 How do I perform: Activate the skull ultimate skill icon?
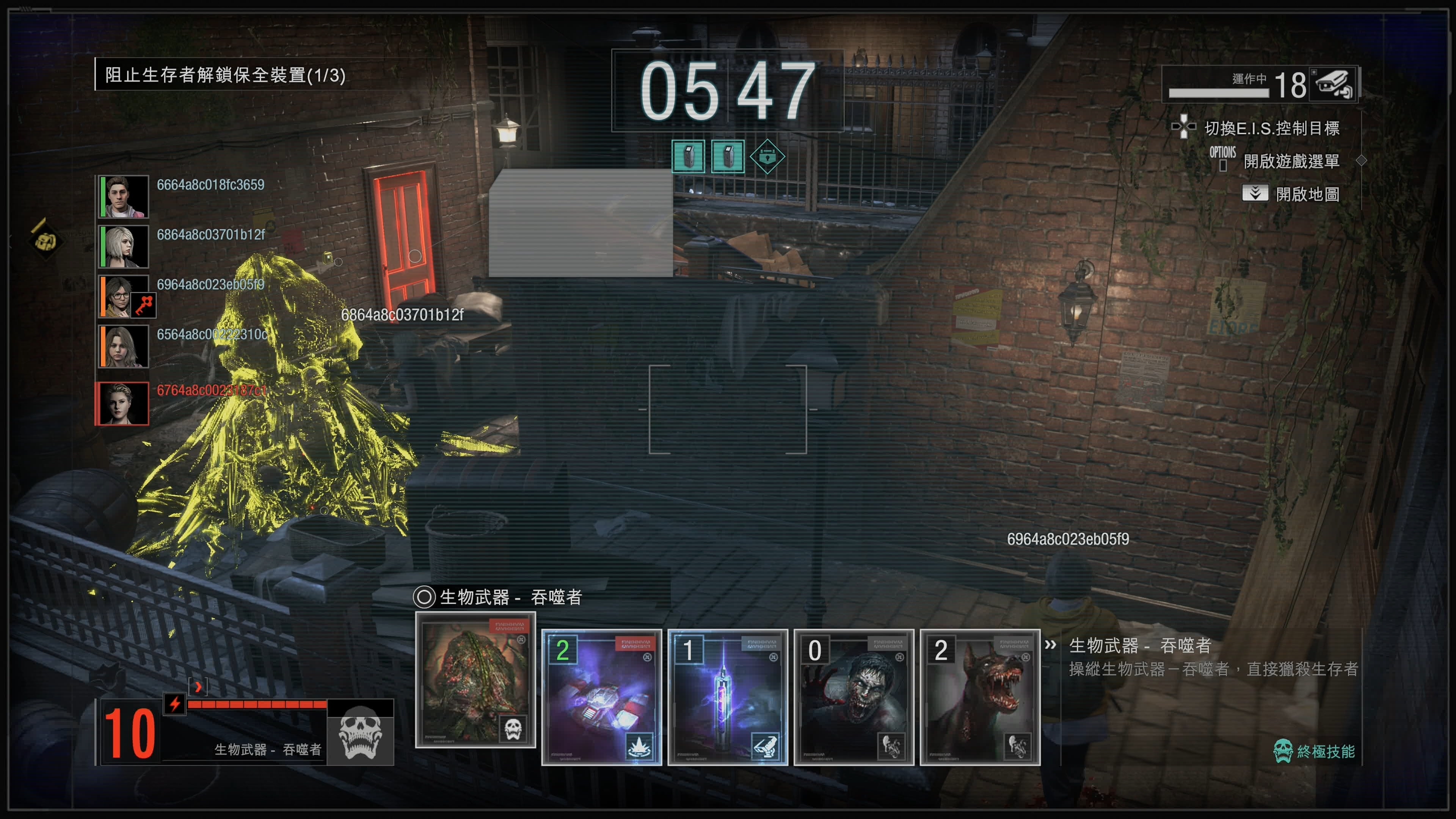click(x=360, y=733)
